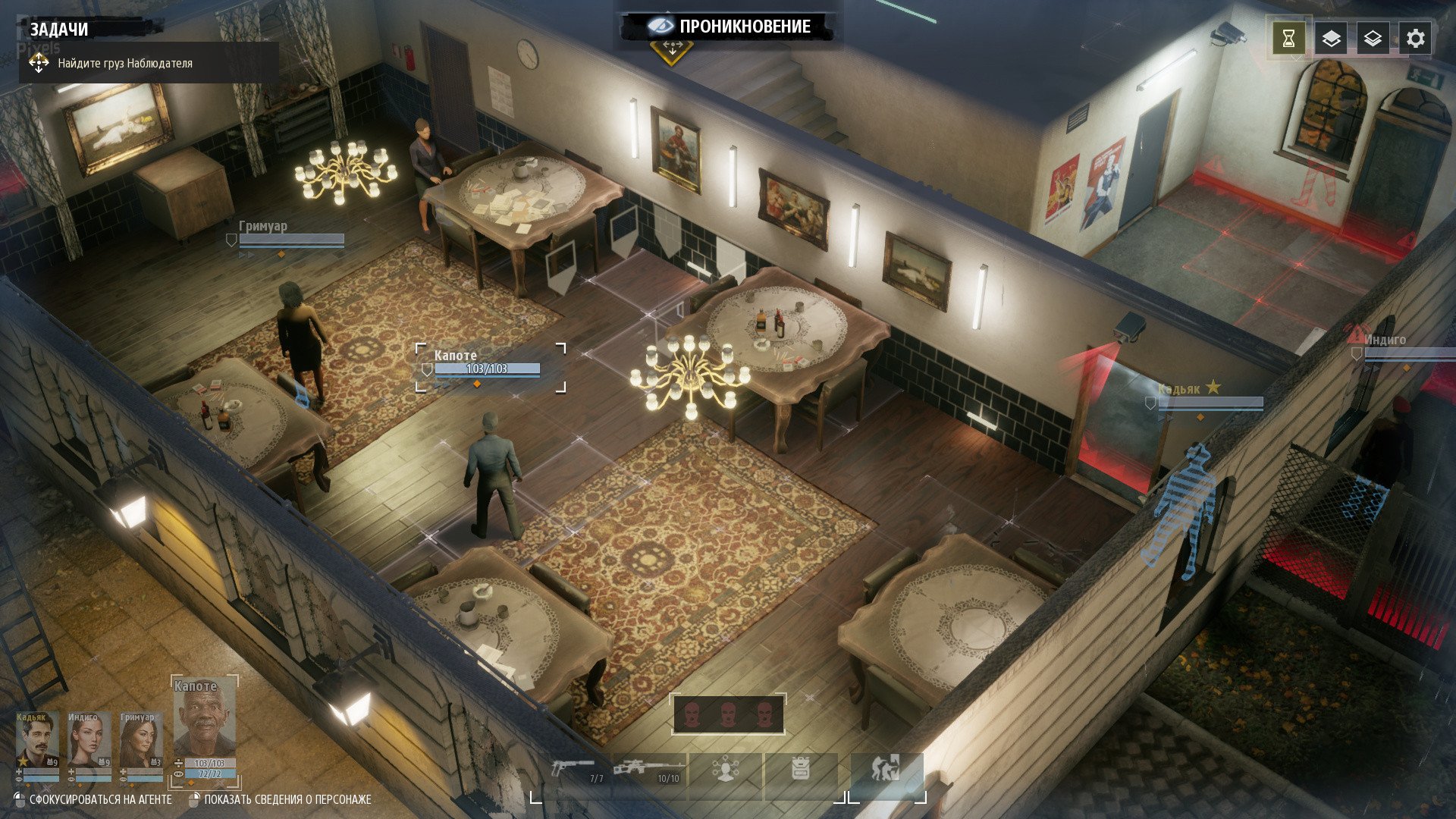Open the backpack inventory slot
The image size is (1456, 819).
[801, 773]
